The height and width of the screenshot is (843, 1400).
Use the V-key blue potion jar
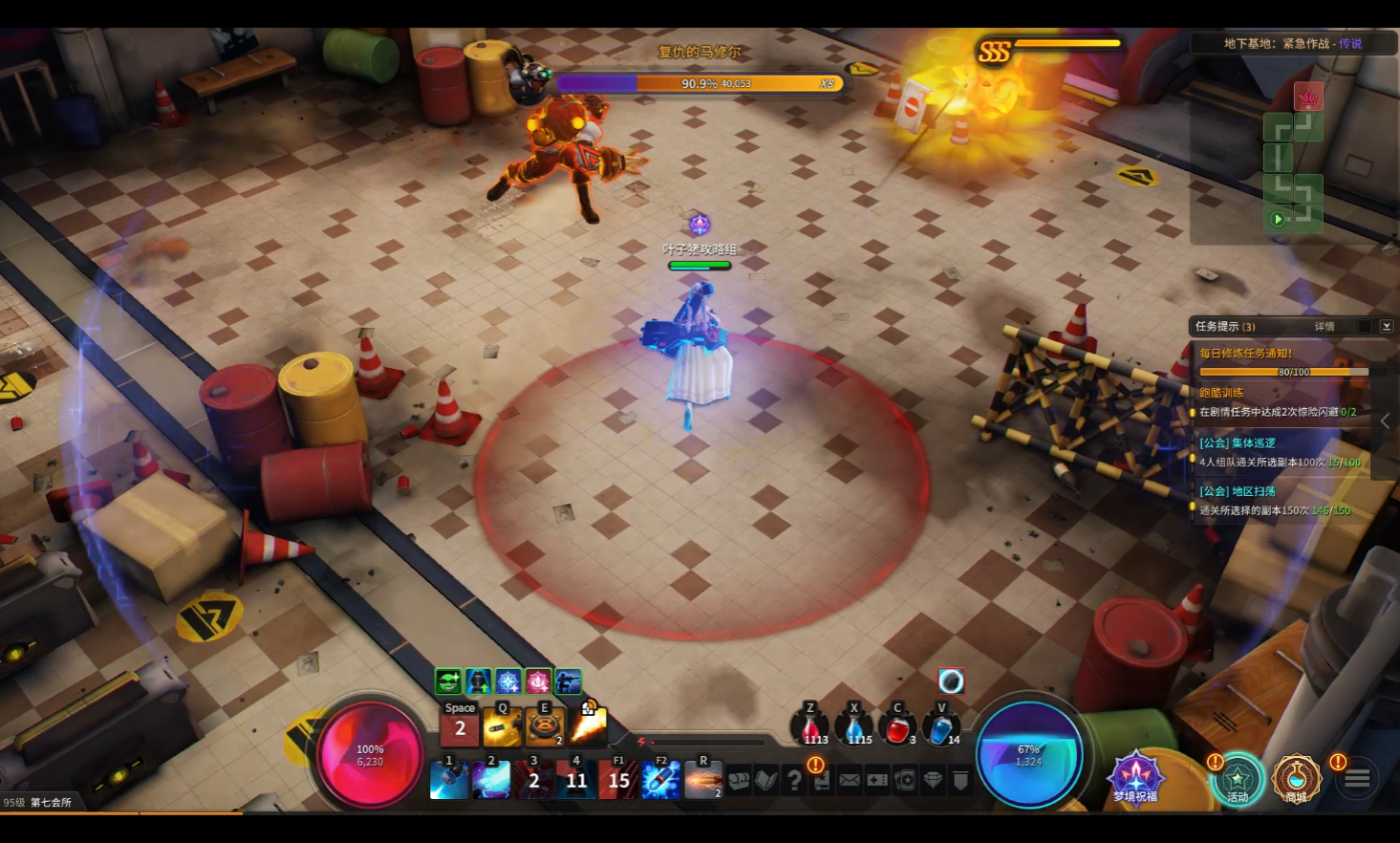(940, 728)
